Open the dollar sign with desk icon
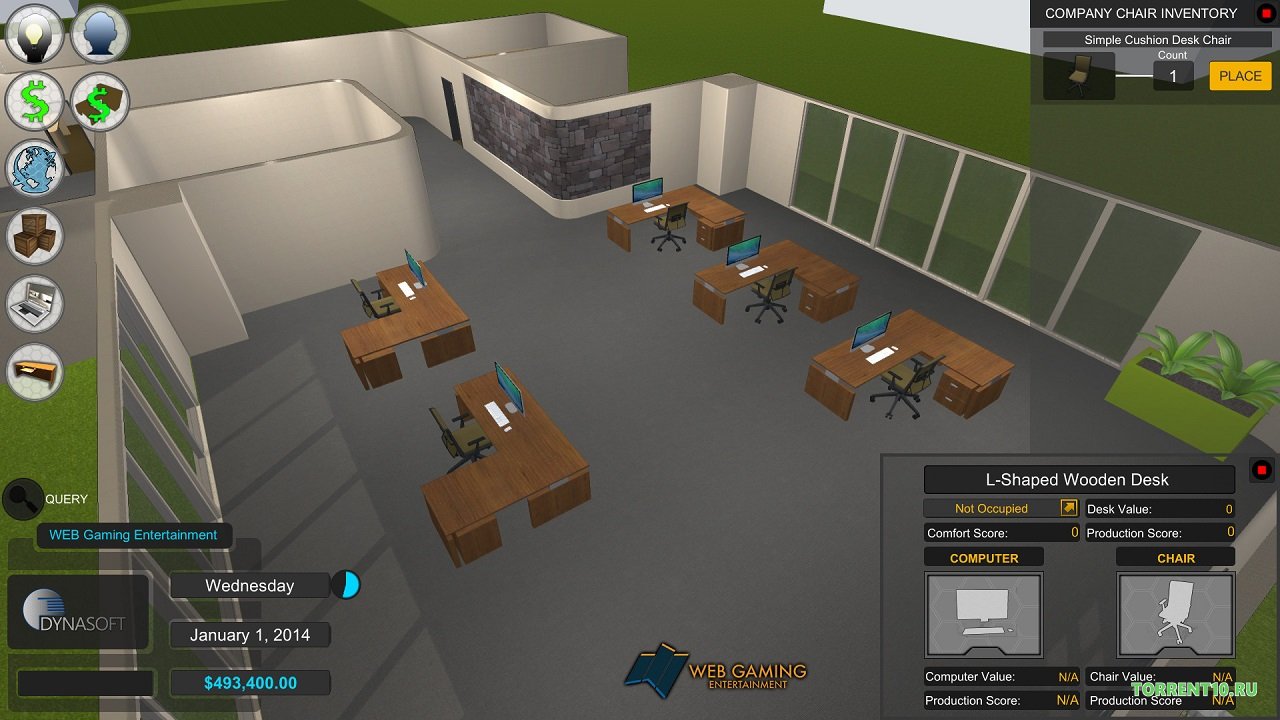1280x720 pixels. point(100,102)
